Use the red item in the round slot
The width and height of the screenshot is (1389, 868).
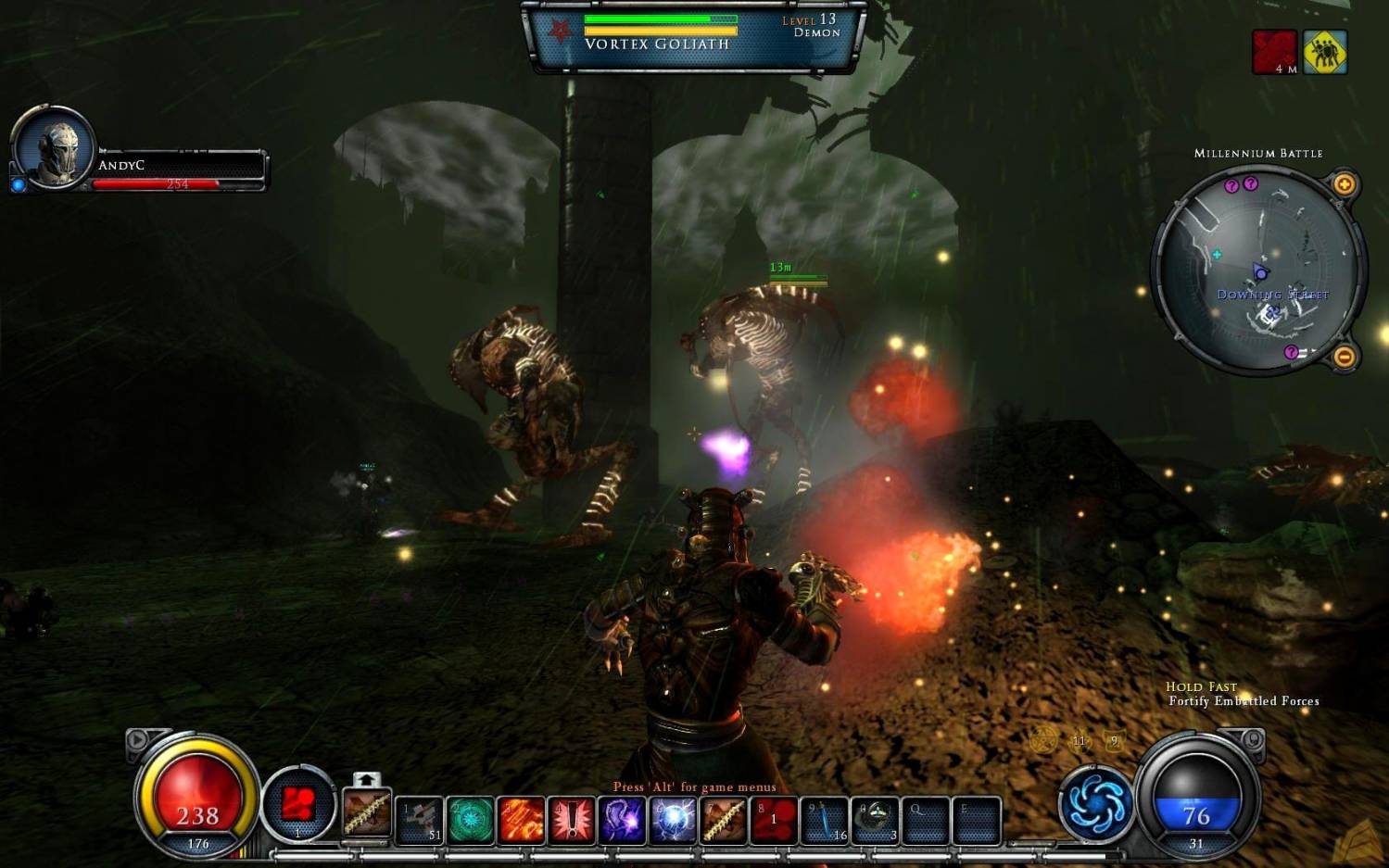pyautogui.click(x=298, y=804)
